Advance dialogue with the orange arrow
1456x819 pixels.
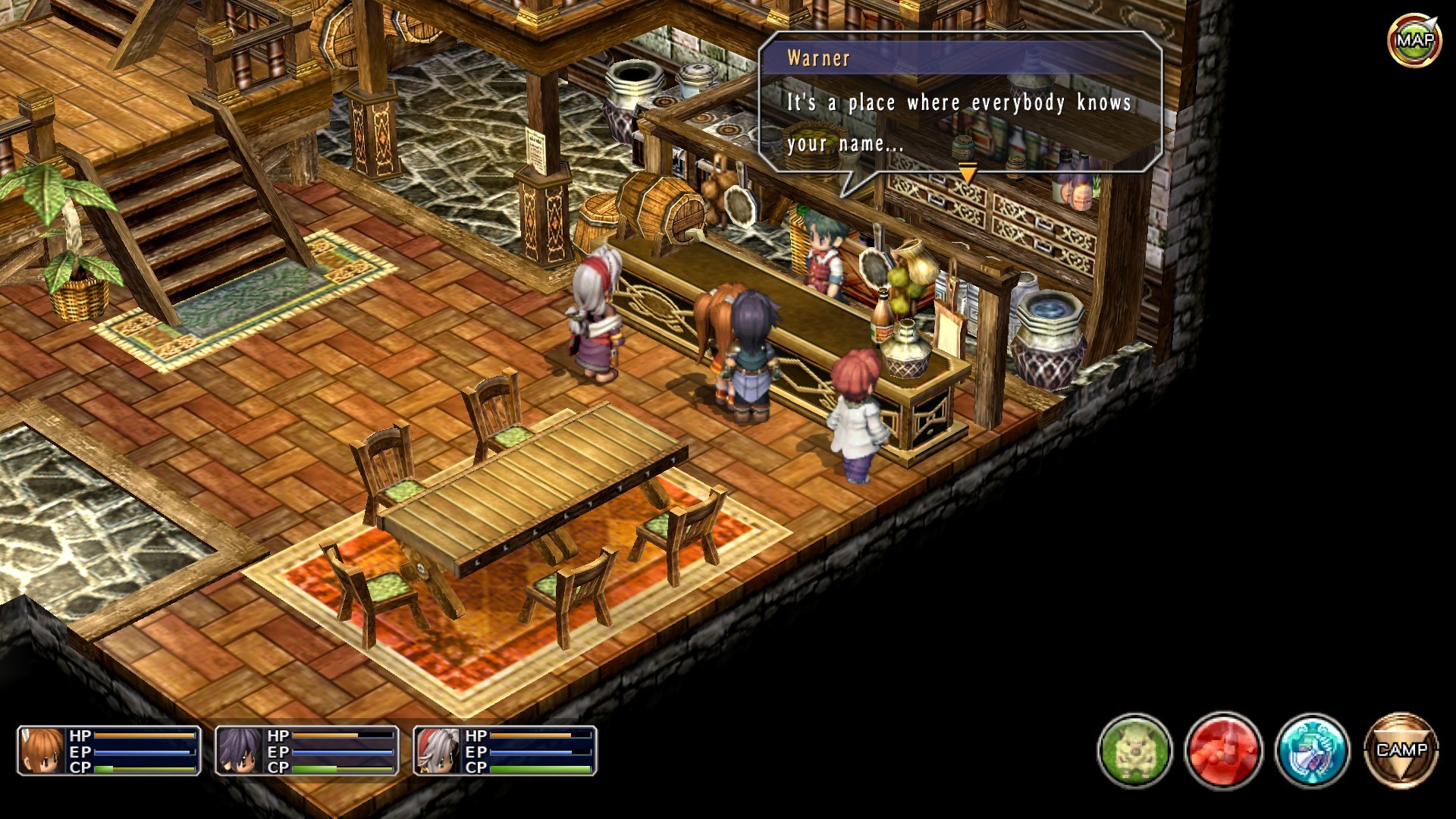tap(968, 174)
